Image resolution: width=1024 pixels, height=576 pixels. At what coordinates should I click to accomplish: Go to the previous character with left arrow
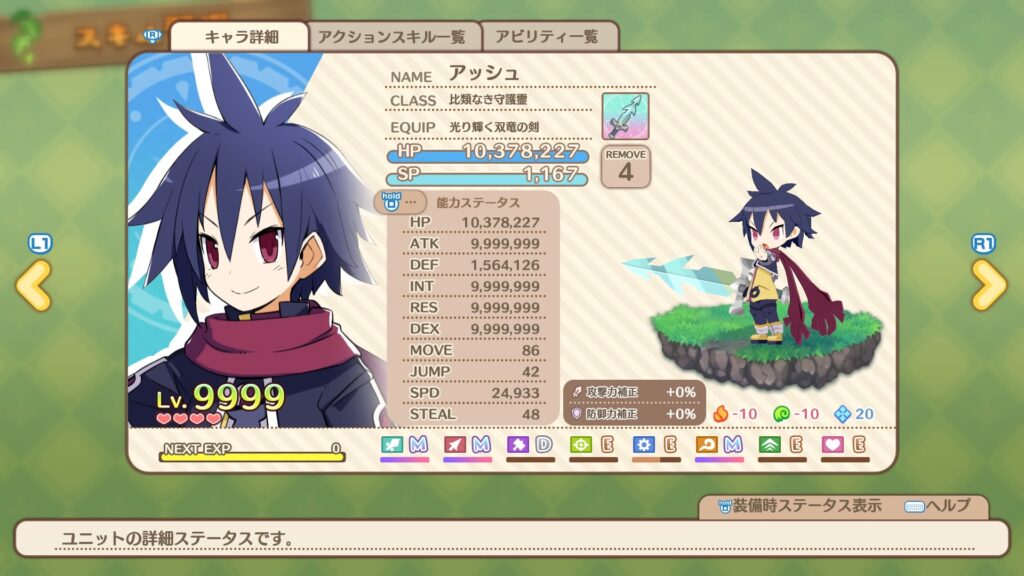[x=33, y=286]
